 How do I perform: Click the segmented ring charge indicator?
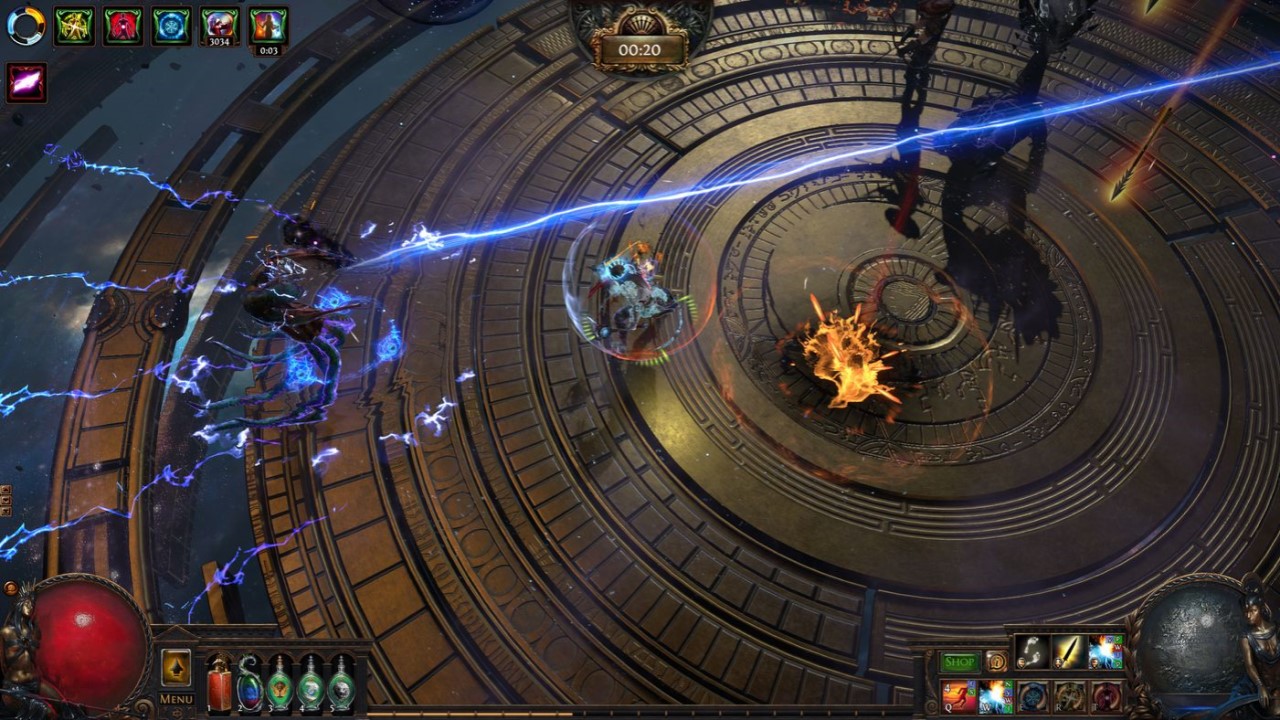pos(26,26)
